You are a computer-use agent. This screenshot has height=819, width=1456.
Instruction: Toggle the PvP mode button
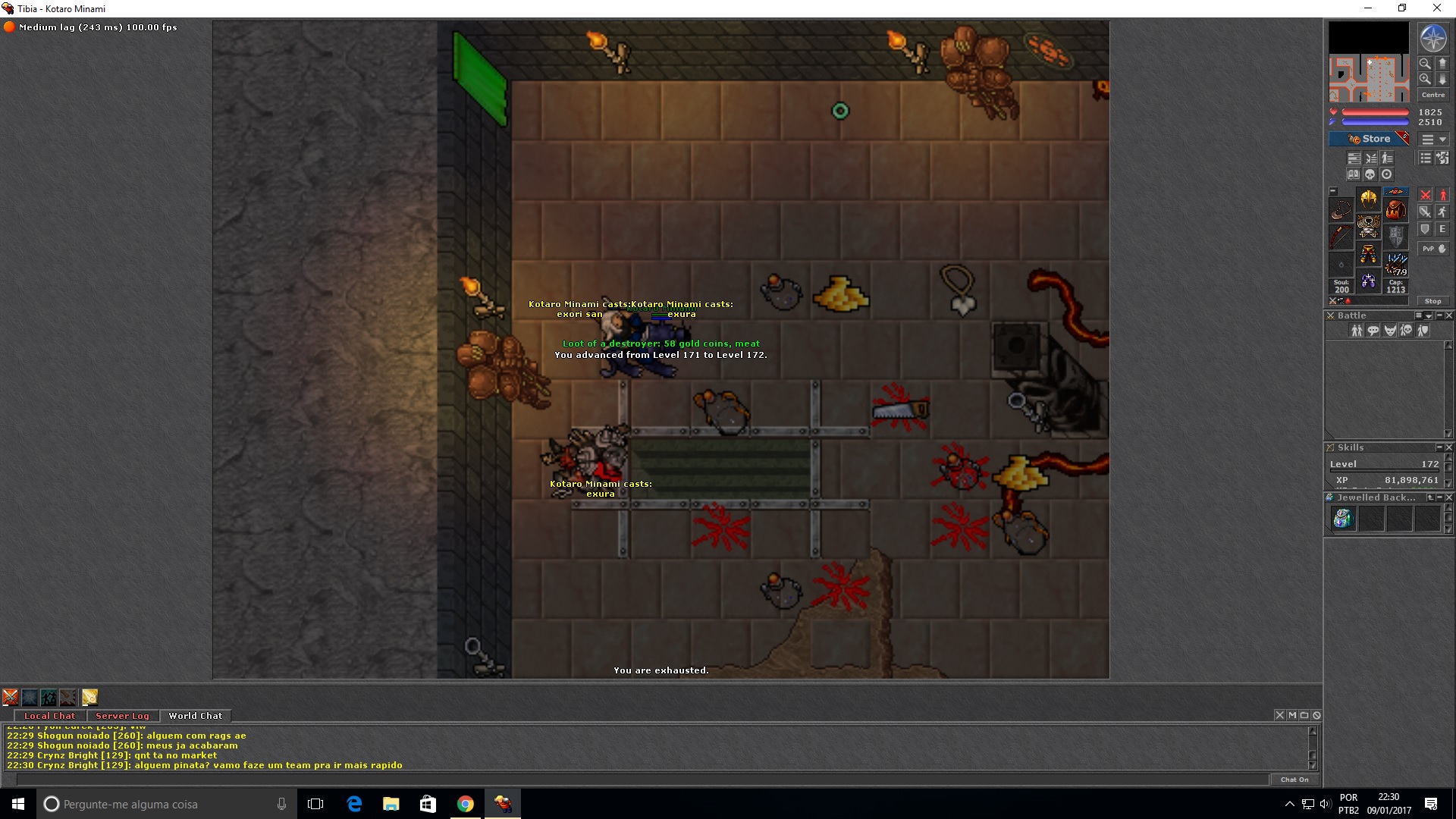pos(1432,249)
